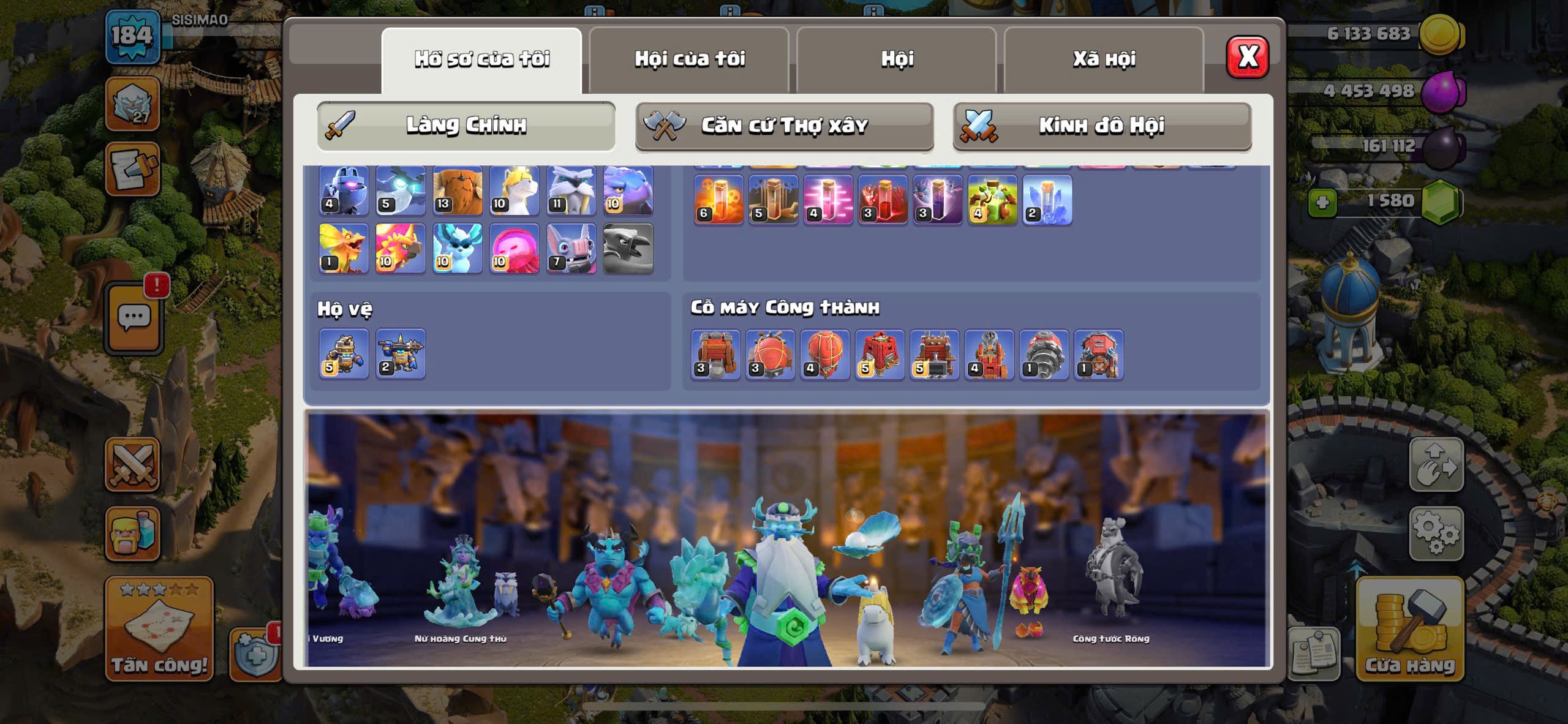Open the Cửa hàng shop
The height and width of the screenshot is (724, 1568).
pyautogui.click(x=1409, y=630)
